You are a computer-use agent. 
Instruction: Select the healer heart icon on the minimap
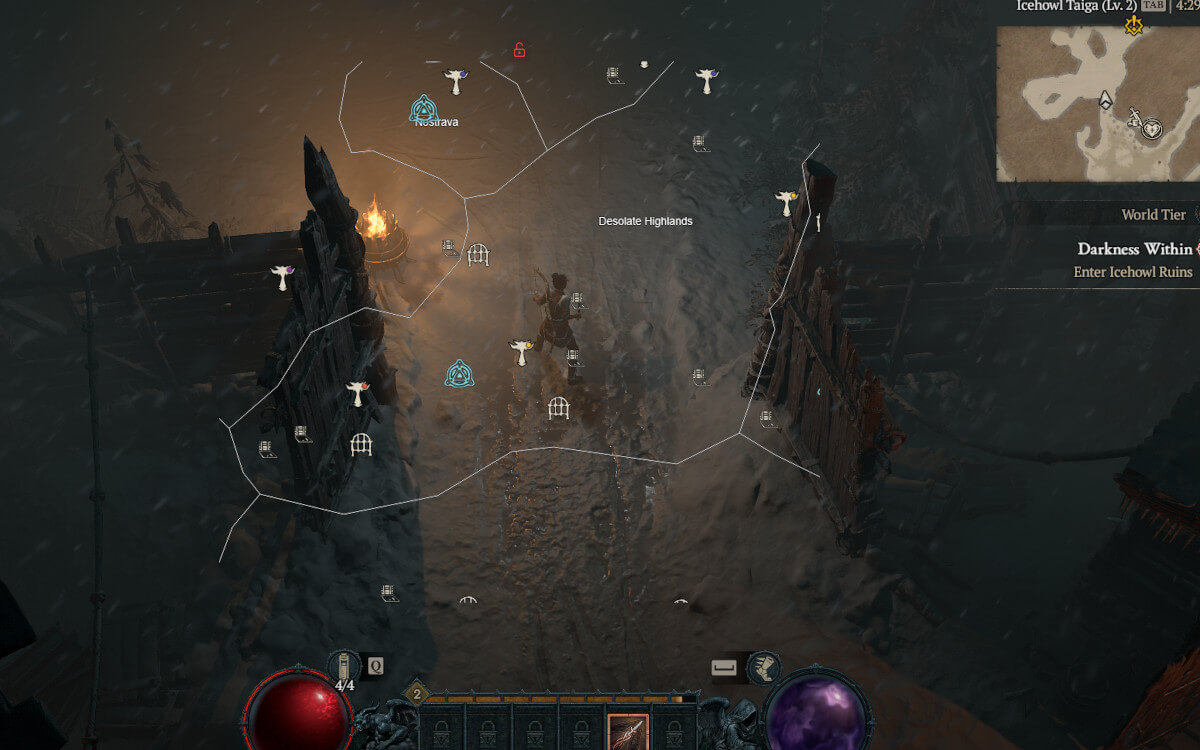point(1153,129)
